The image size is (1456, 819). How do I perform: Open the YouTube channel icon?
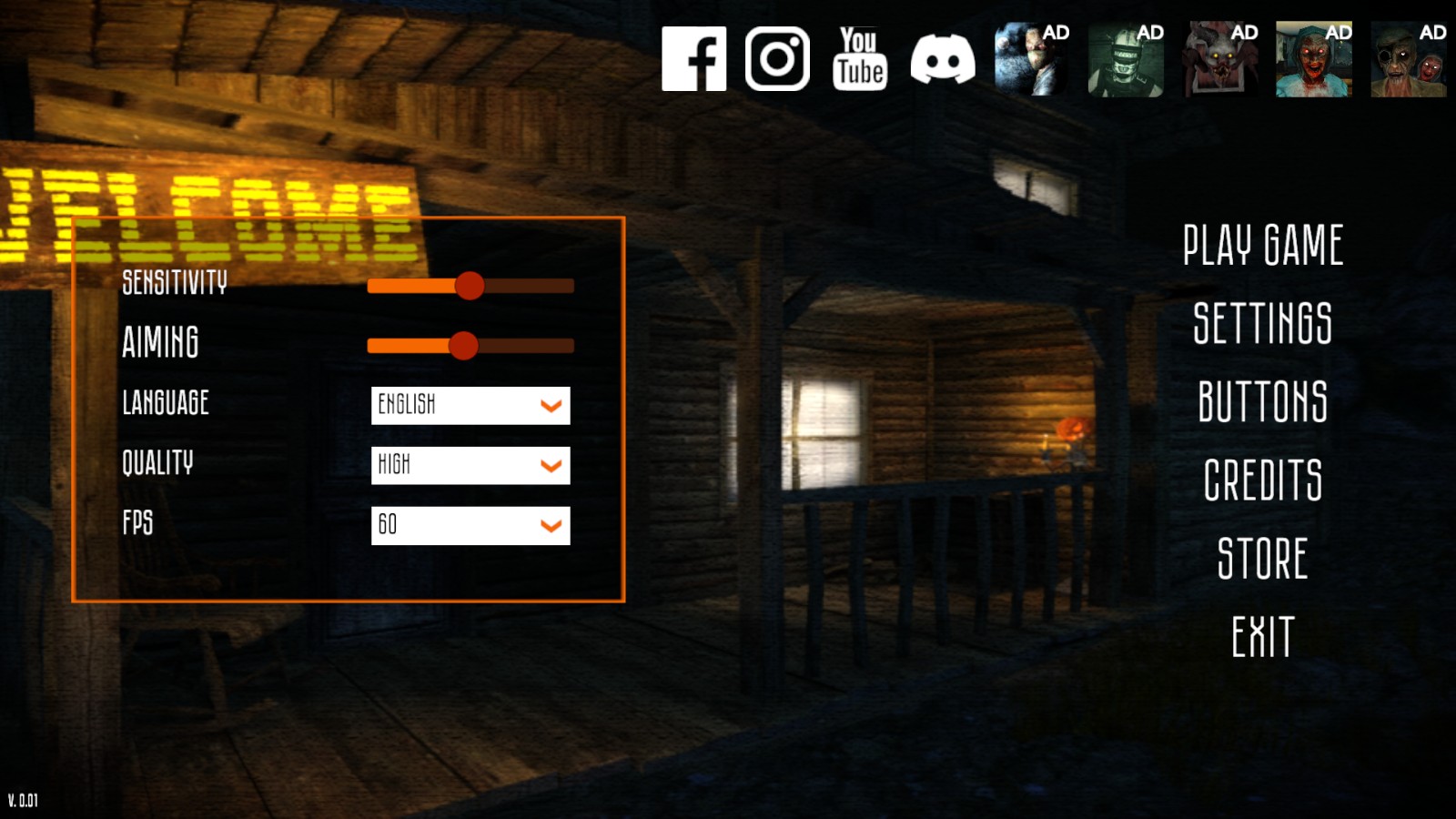coord(860,59)
